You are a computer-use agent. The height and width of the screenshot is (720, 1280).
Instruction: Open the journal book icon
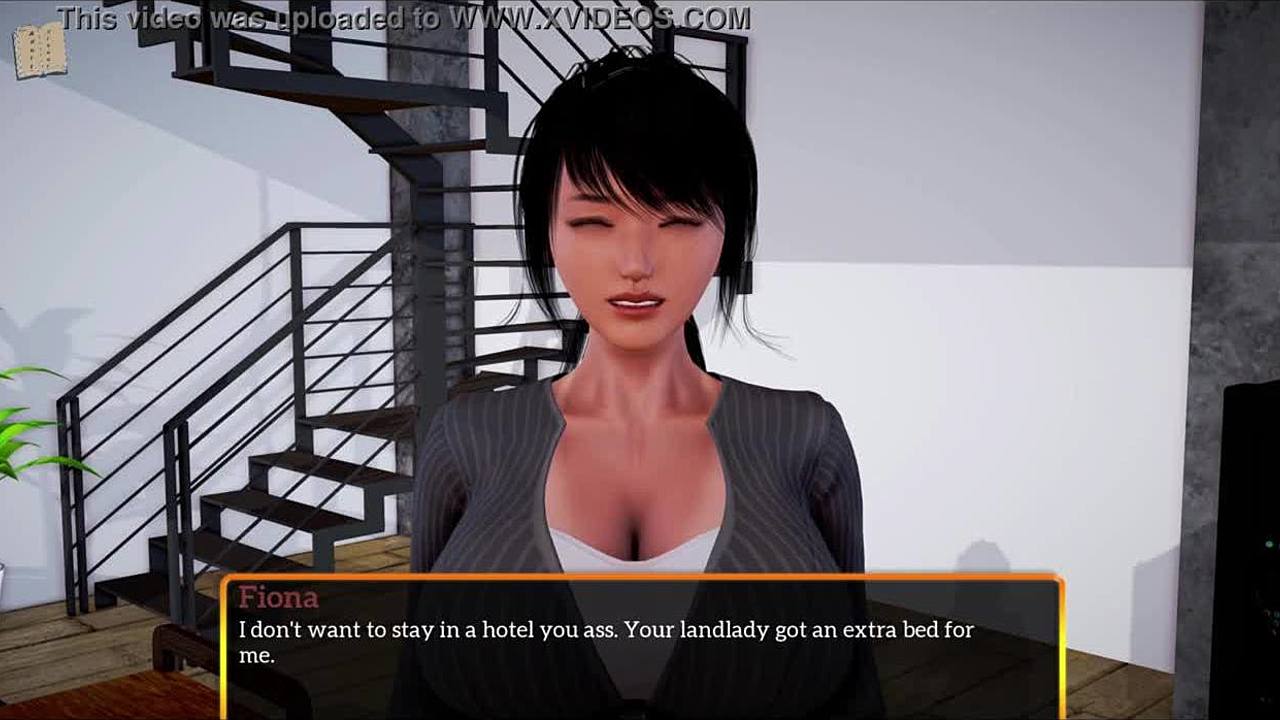pos(39,50)
